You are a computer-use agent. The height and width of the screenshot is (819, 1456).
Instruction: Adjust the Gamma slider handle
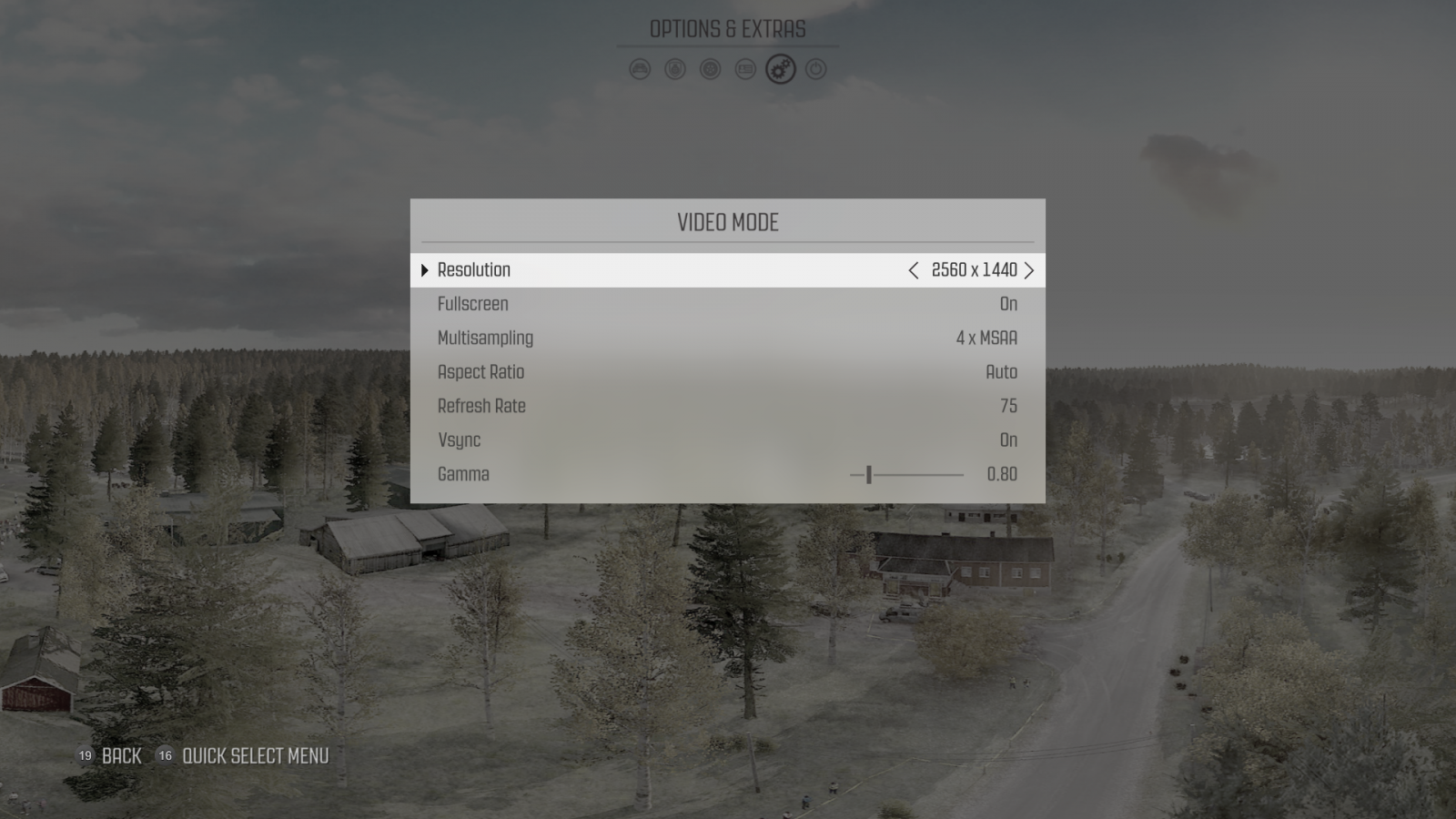pyautogui.click(x=871, y=473)
